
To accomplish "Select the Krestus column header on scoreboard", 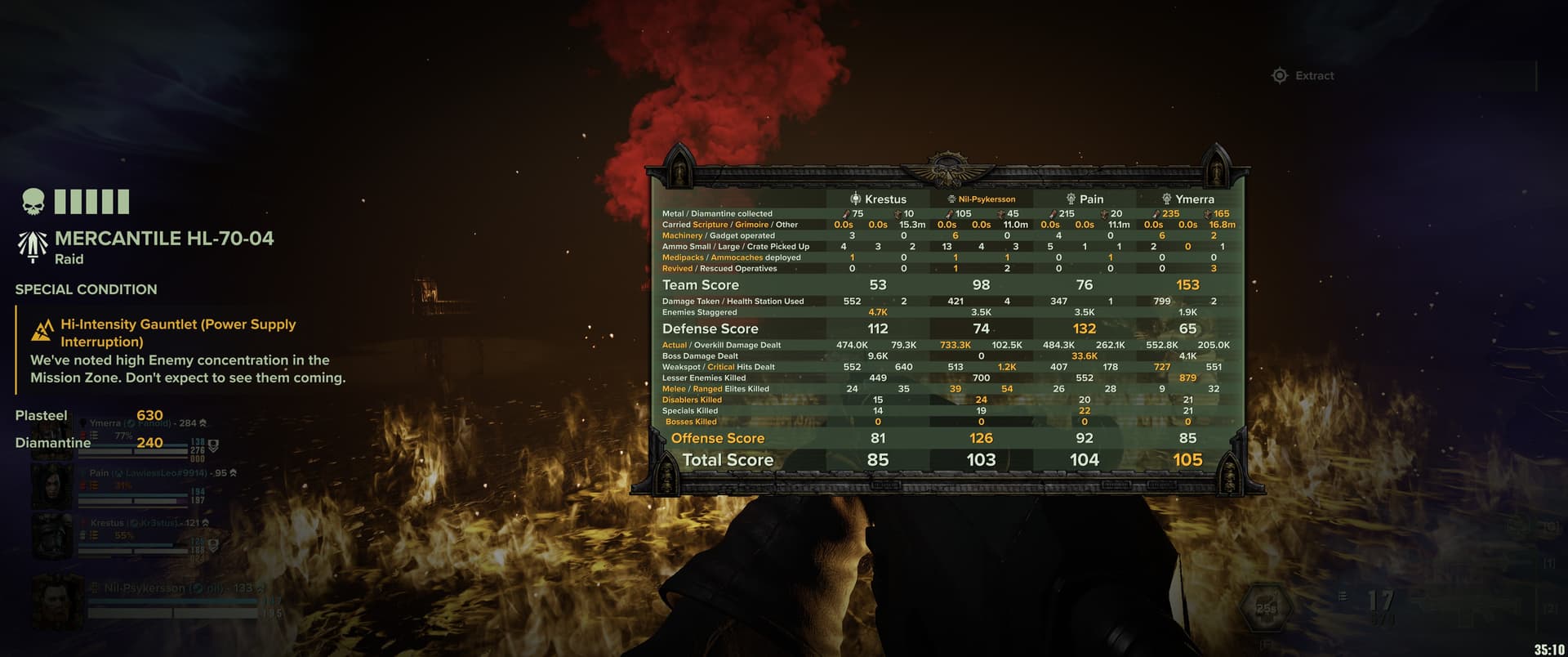I will coord(879,199).
